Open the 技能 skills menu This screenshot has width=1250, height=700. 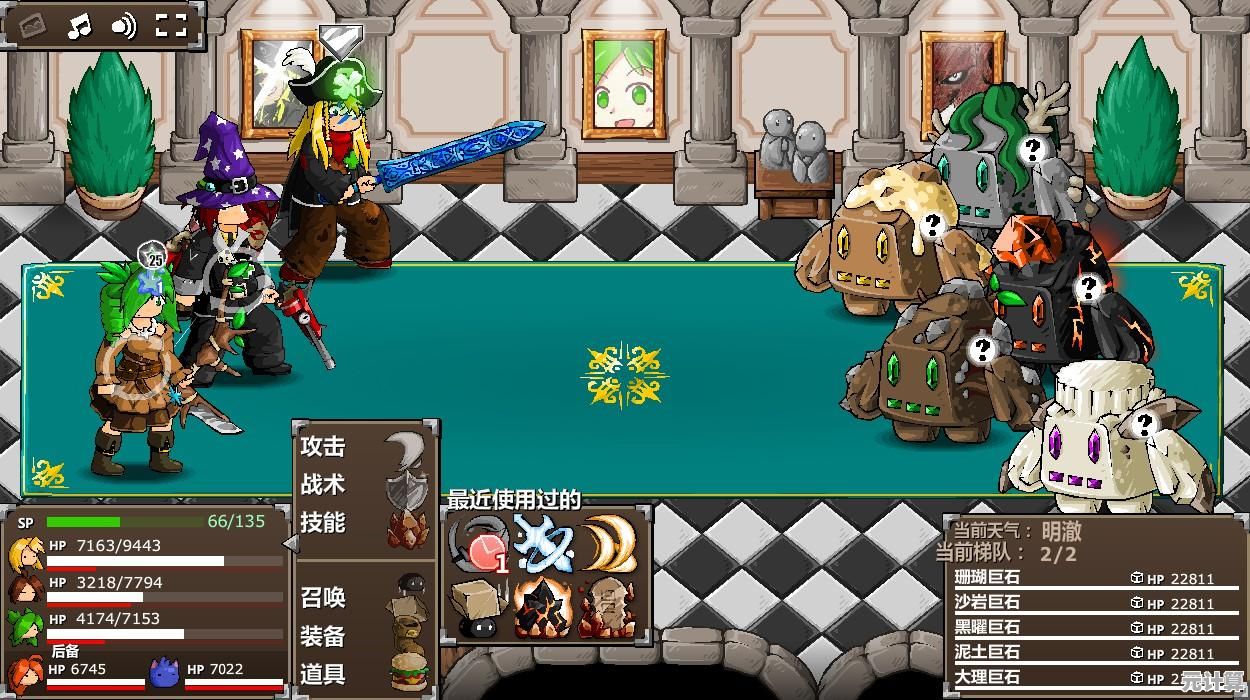(x=324, y=523)
